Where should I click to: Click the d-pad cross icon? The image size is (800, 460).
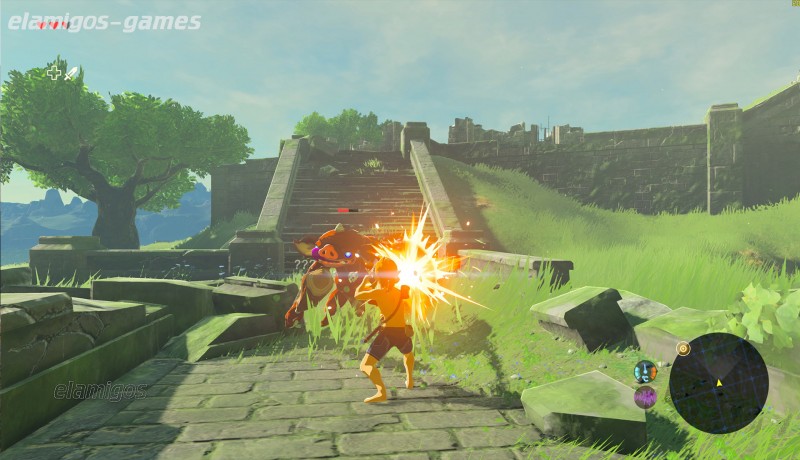click(x=54, y=73)
